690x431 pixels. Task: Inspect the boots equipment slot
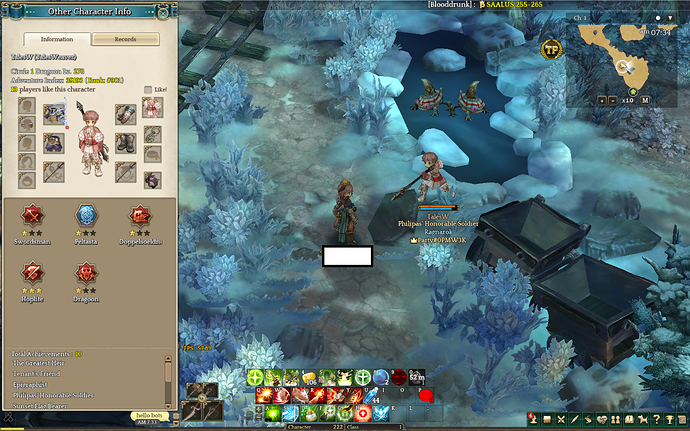[x=125, y=142]
